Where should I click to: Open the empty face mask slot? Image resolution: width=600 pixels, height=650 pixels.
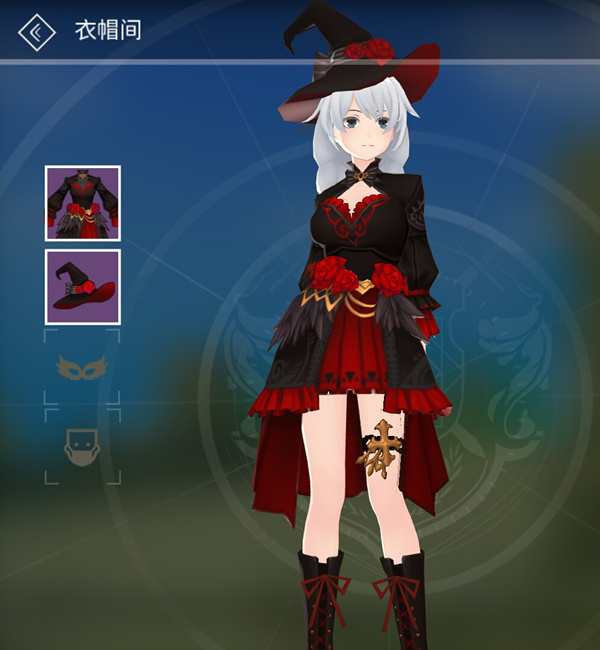[82, 447]
